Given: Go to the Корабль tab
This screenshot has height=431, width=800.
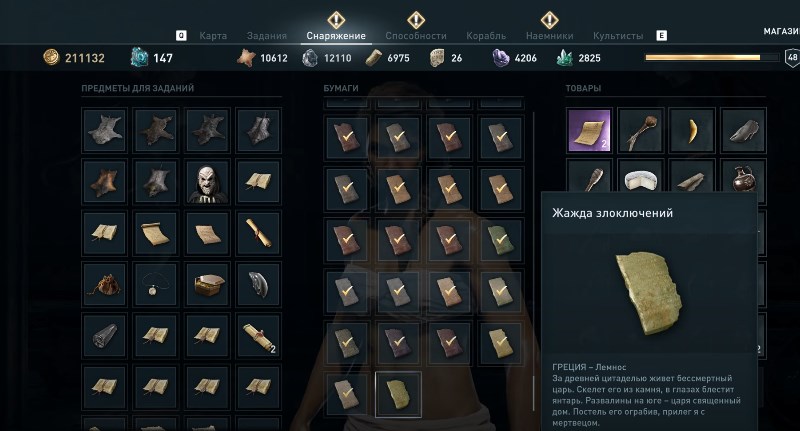Looking at the screenshot, I should 488,36.
